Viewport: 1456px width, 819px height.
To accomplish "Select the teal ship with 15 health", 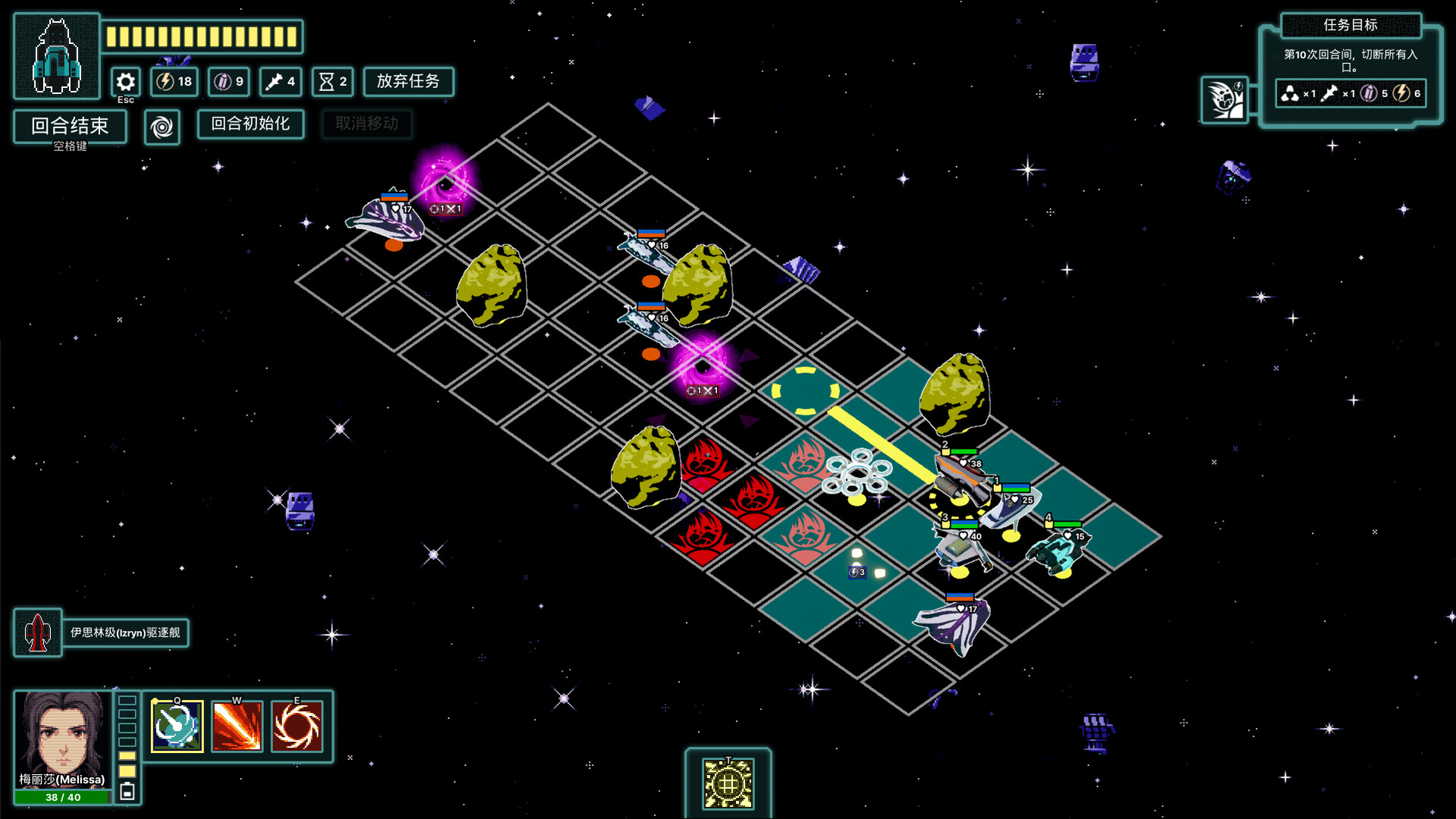I will 1059,551.
